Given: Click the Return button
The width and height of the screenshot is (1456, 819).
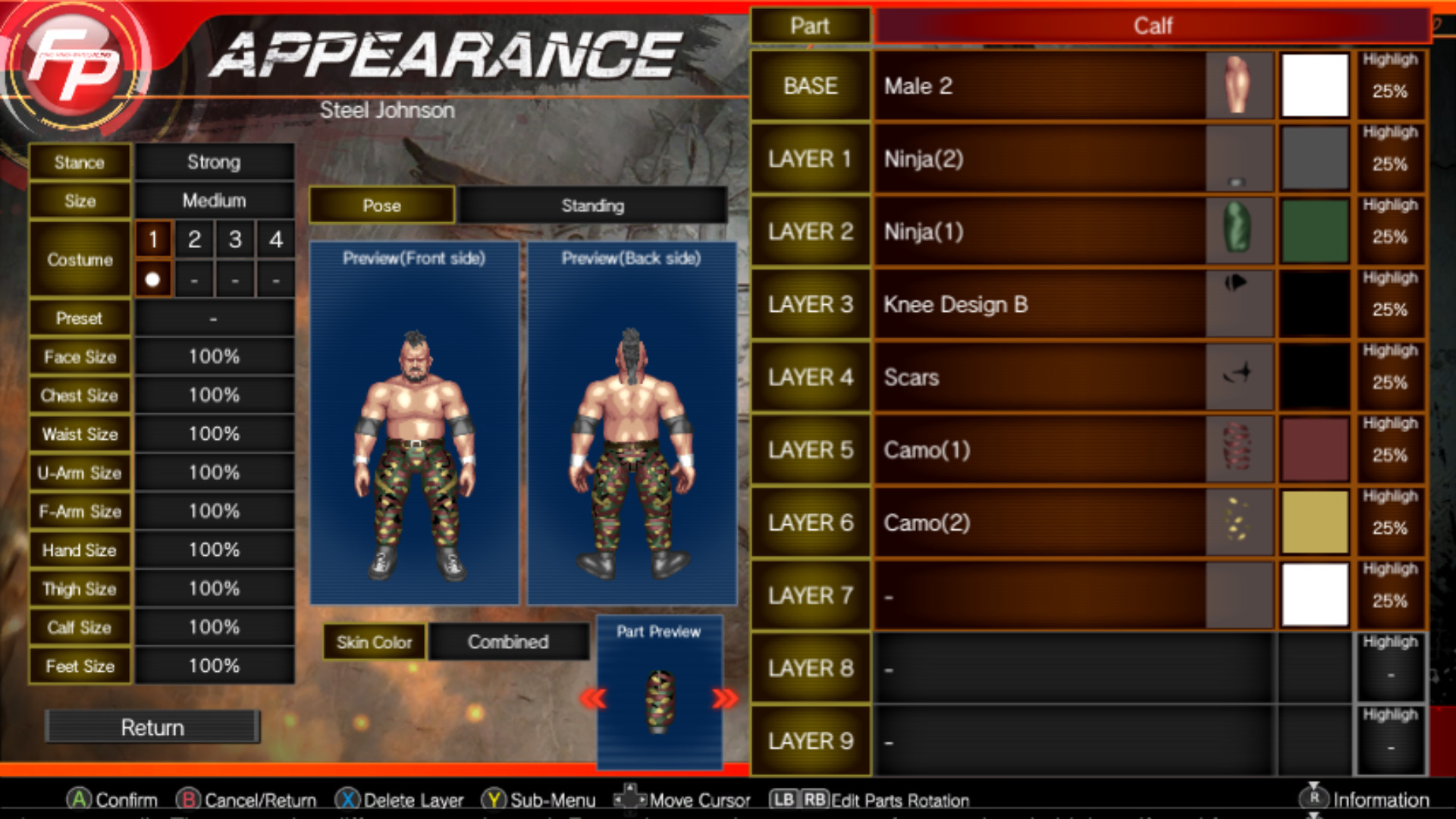Looking at the screenshot, I should (152, 726).
